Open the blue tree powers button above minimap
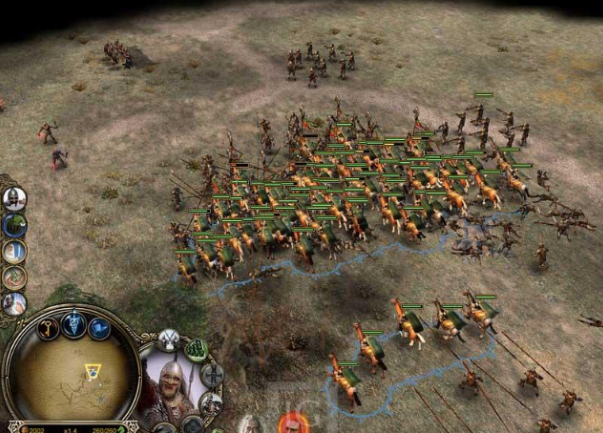 point(75,322)
